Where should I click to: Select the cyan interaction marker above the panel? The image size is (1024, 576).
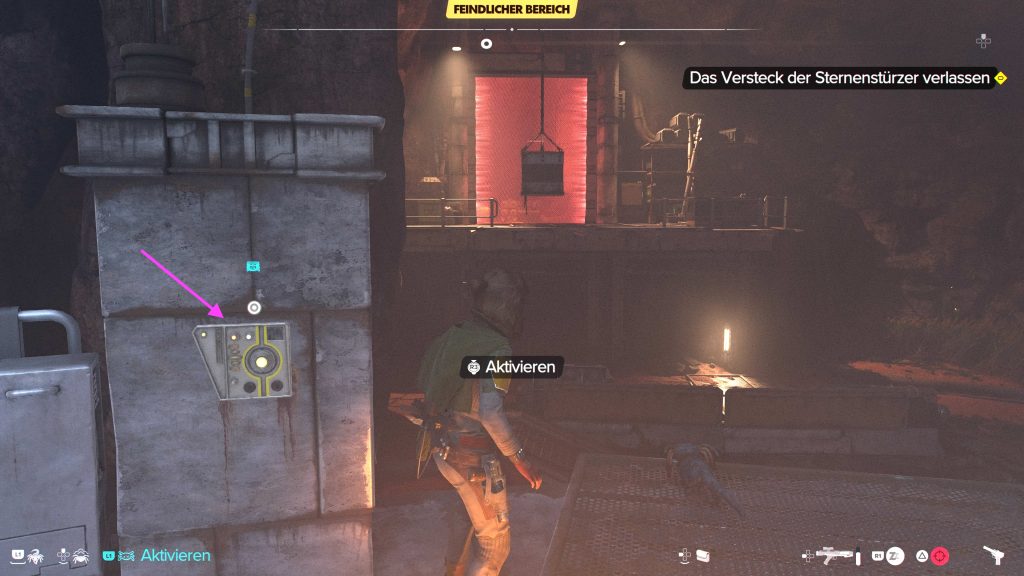click(254, 267)
